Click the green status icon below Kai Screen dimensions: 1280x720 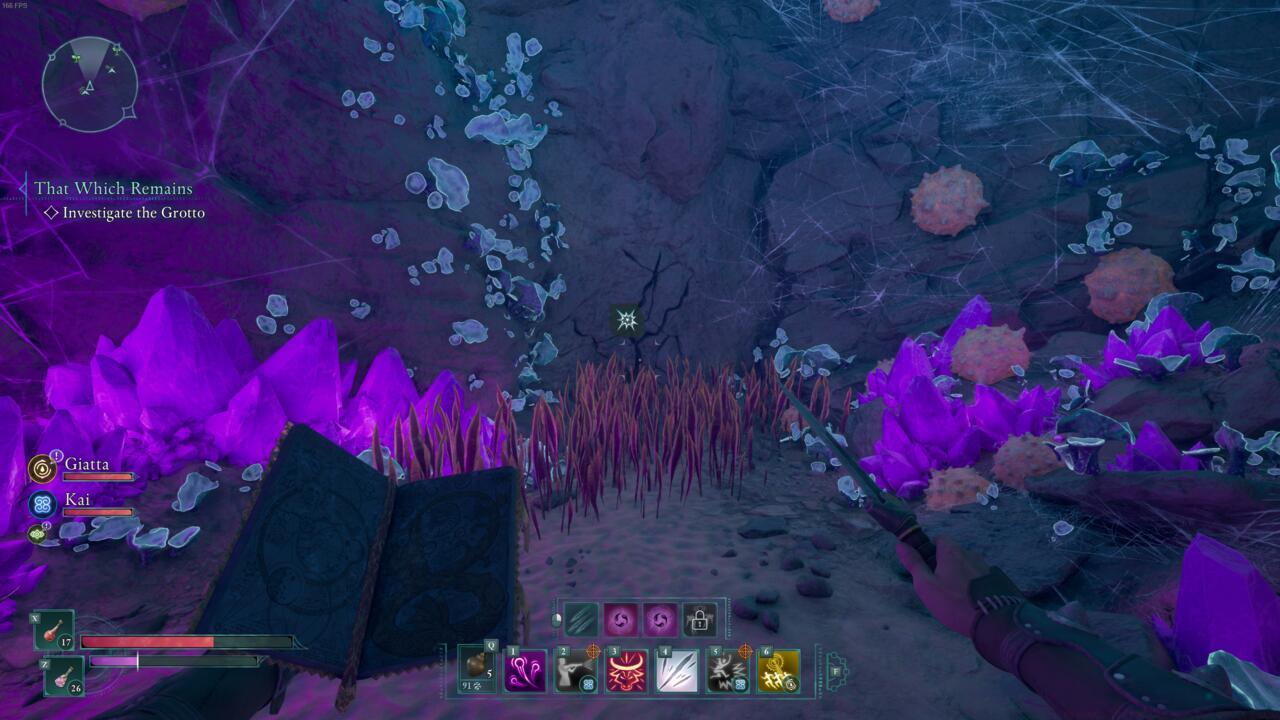37,533
